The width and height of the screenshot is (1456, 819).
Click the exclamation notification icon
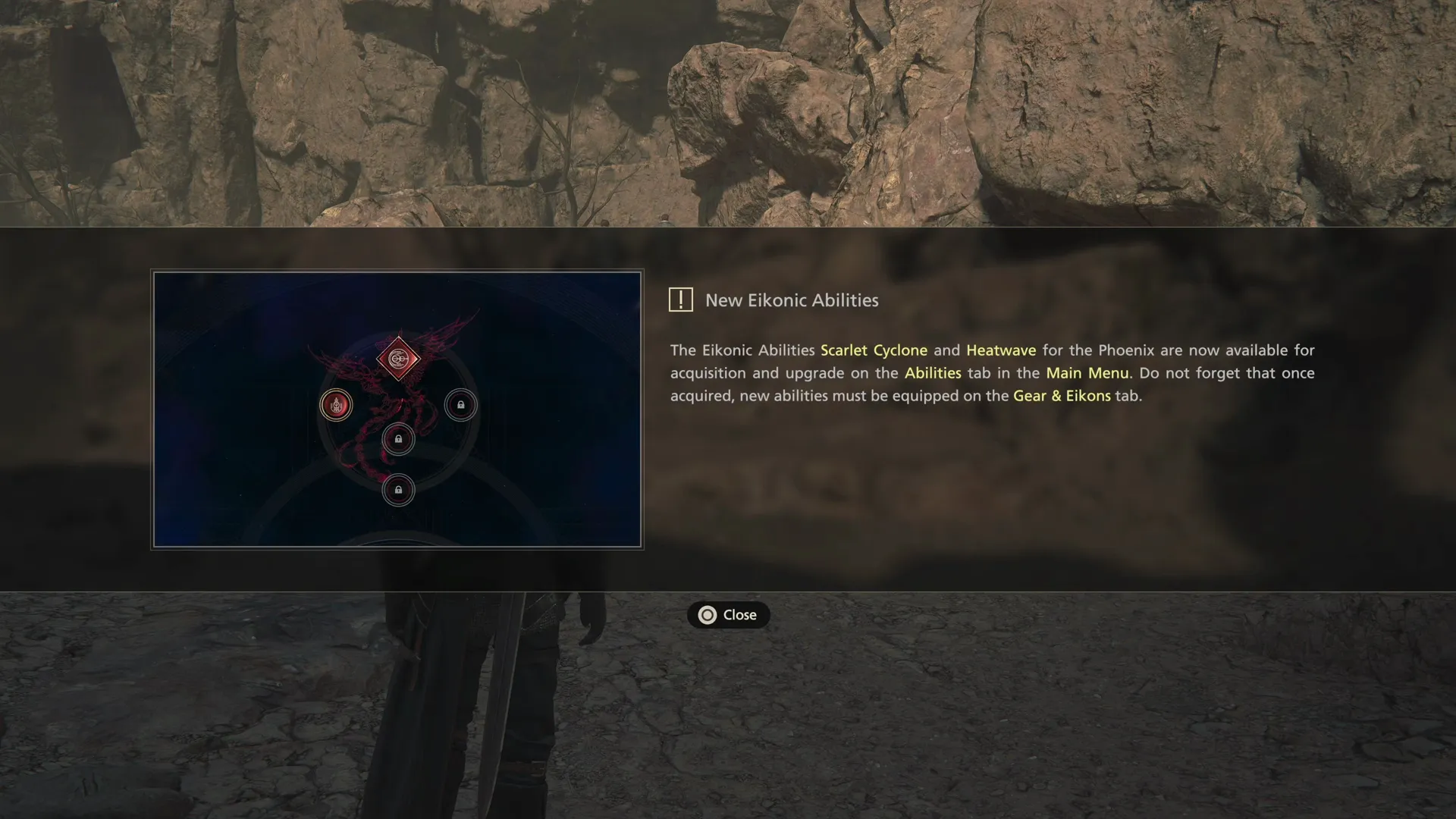tap(680, 300)
